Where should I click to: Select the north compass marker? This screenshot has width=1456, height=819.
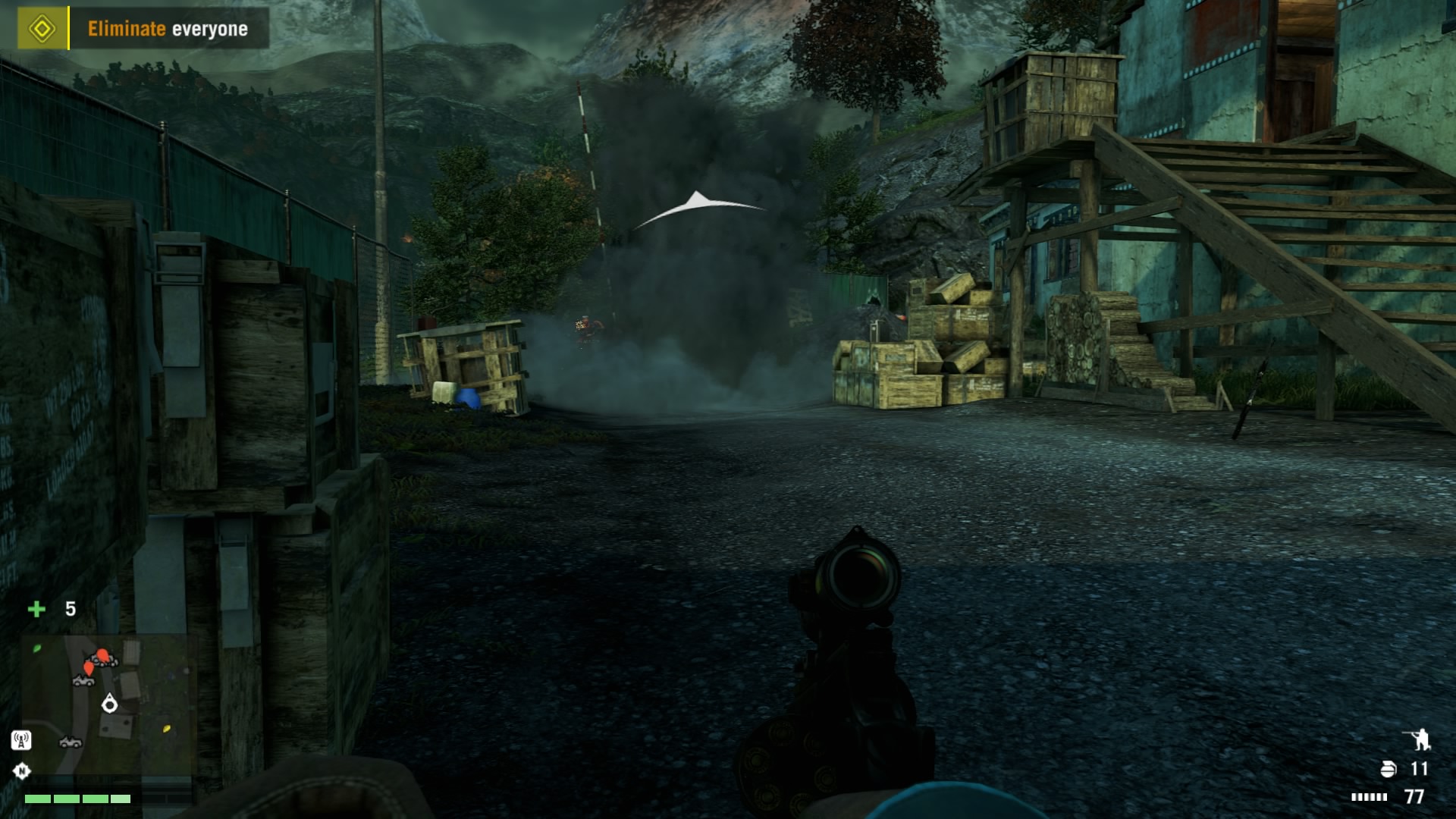pos(22,771)
